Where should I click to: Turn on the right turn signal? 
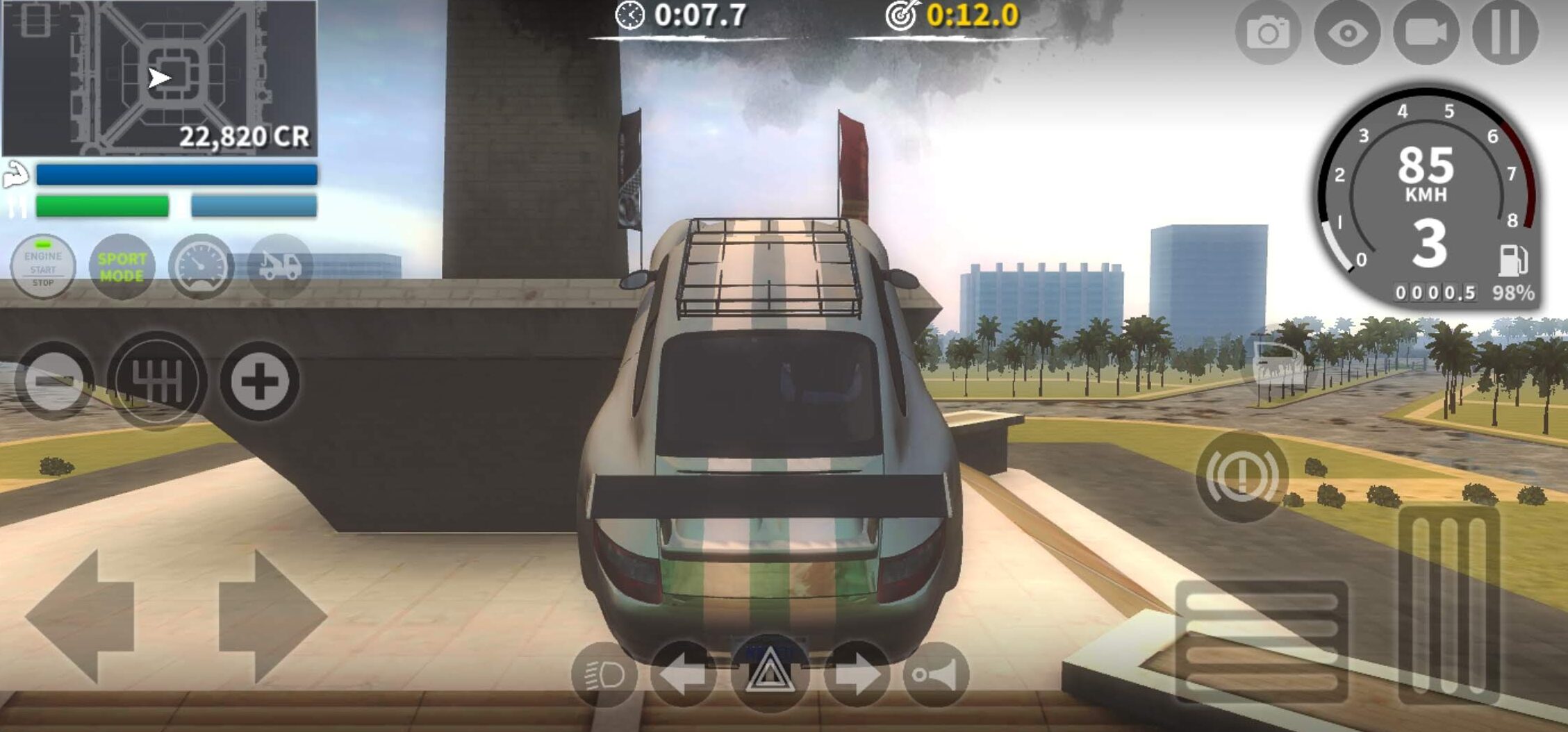tap(857, 674)
